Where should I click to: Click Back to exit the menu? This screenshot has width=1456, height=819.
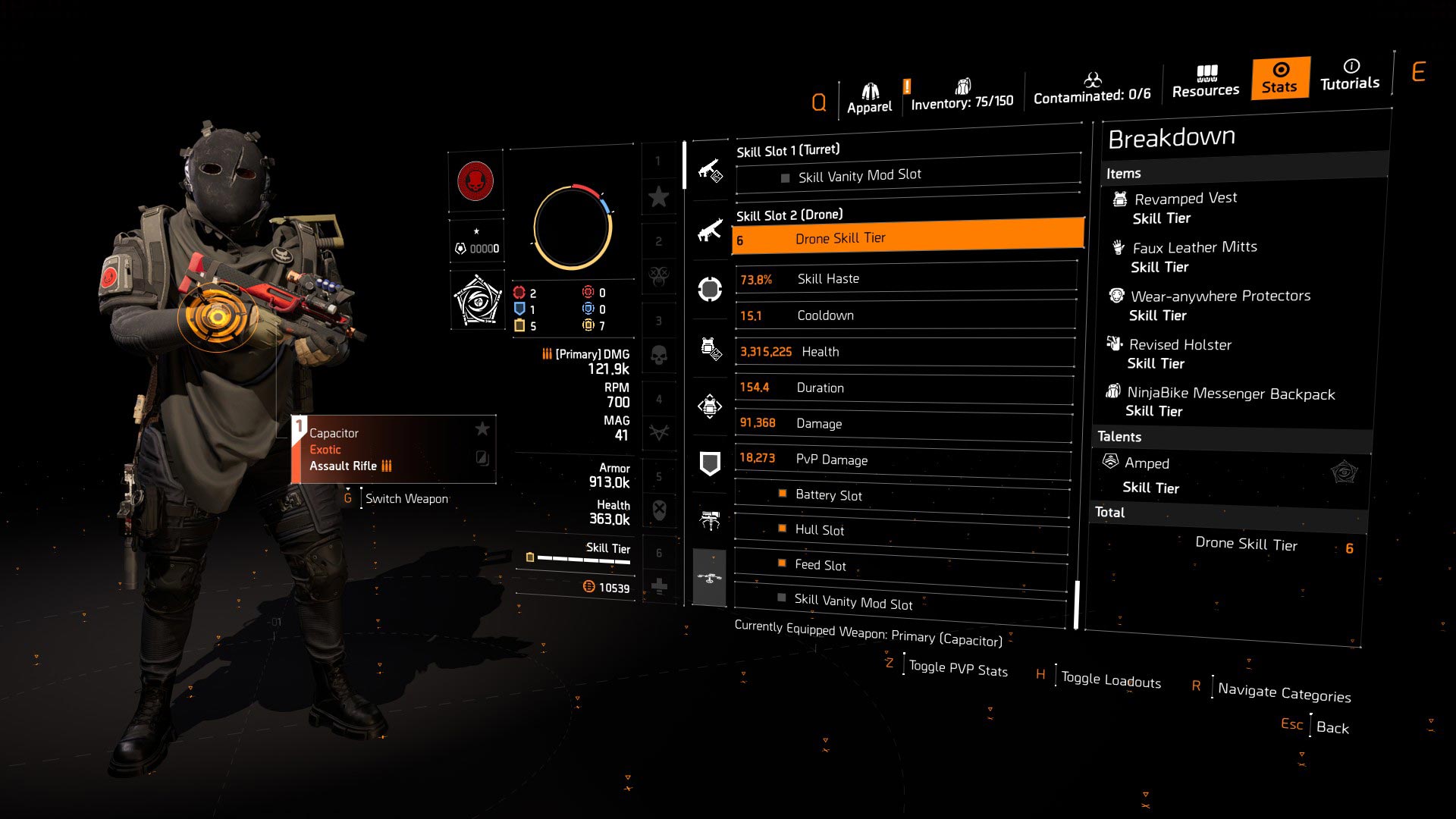(x=1333, y=727)
